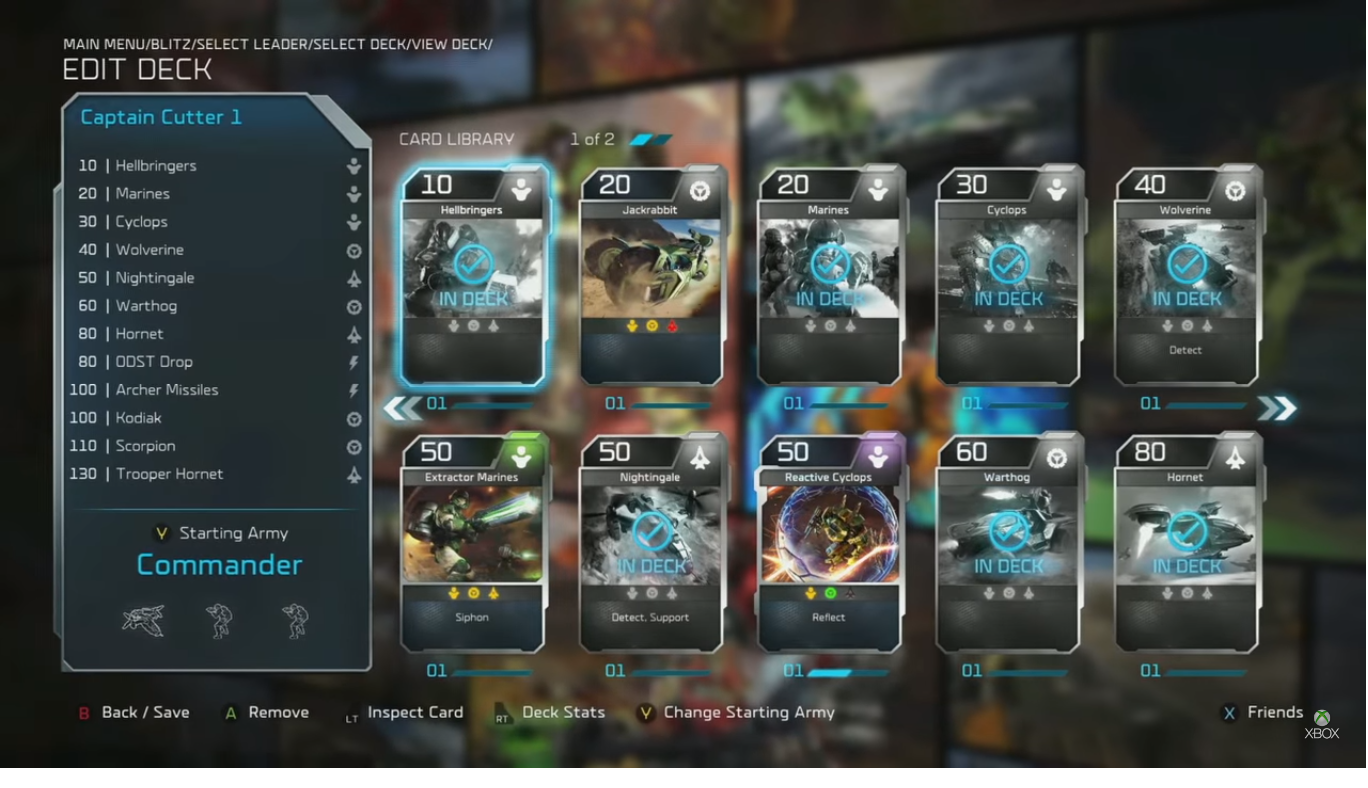Image resolution: width=1368 pixels, height=788 pixels.
Task: Select Kodiak in the deck list
Action: coord(138,418)
